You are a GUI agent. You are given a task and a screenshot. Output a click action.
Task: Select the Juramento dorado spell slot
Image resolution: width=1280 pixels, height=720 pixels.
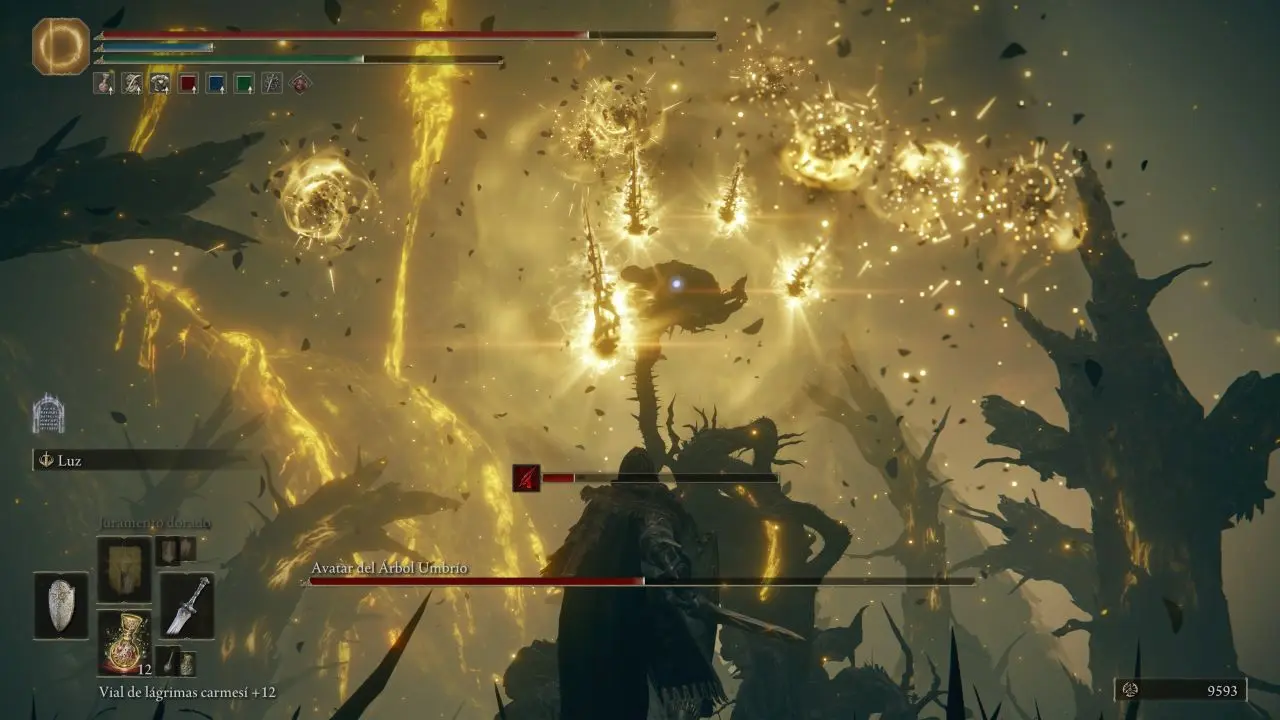pos(124,569)
